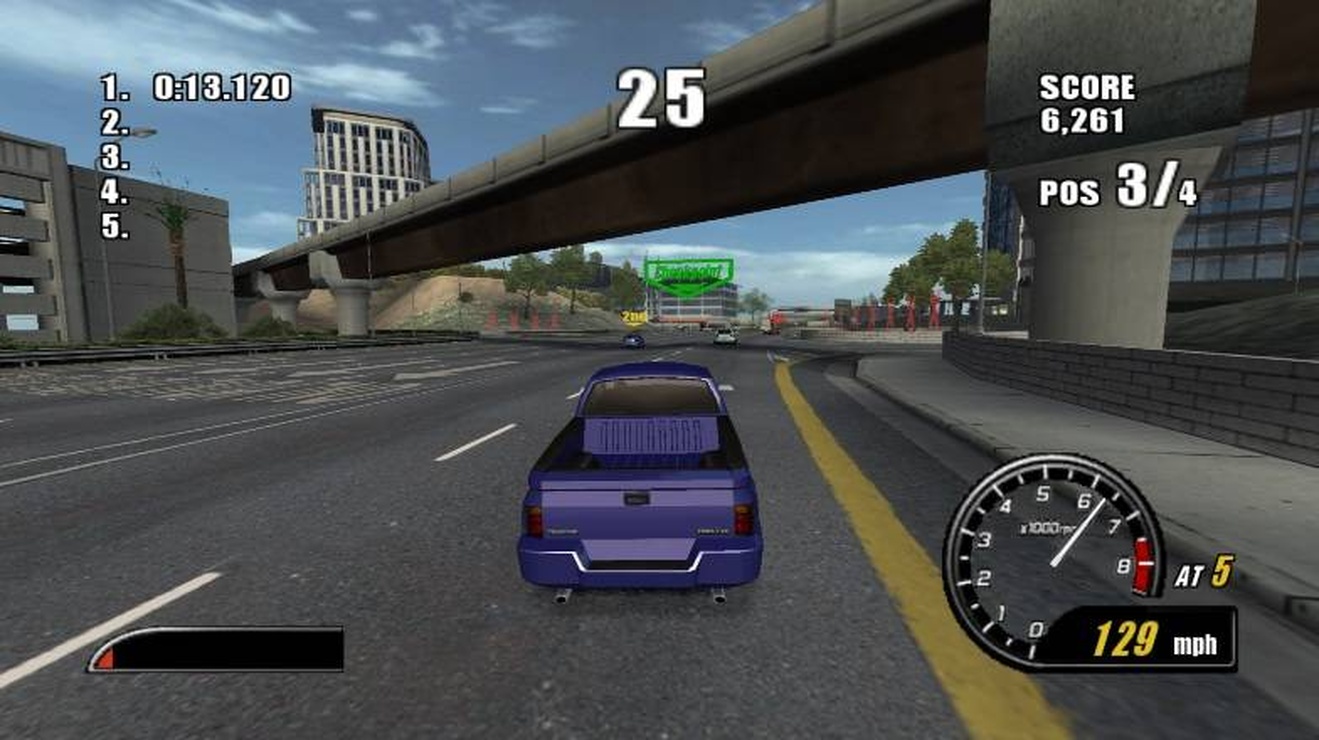The width and height of the screenshot is (1319, 740).
Task: Click the yellow 2nd place rival marker
Action: (632, 315)
